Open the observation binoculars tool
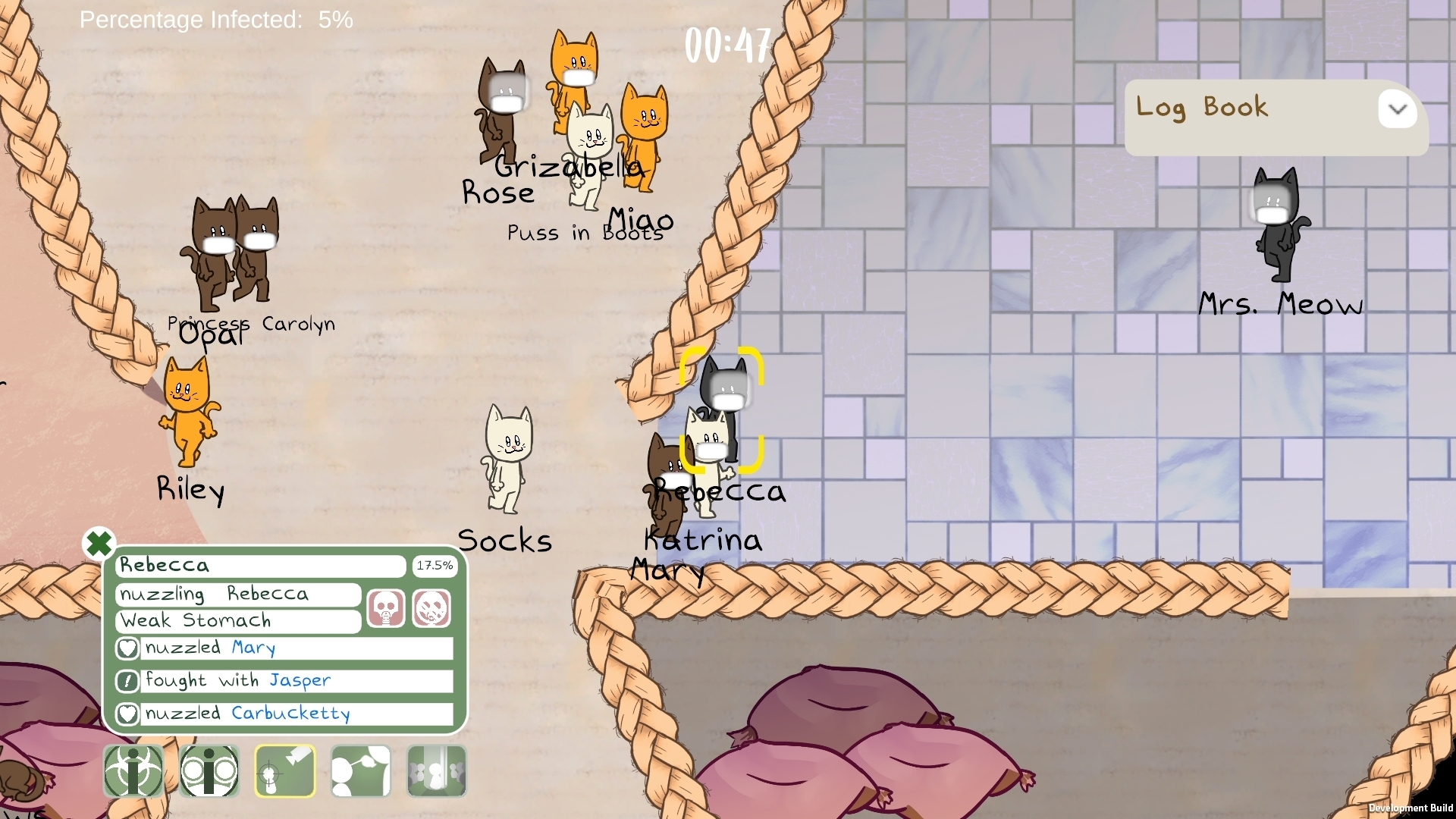The image size is (1456, 819). (210, 770)
